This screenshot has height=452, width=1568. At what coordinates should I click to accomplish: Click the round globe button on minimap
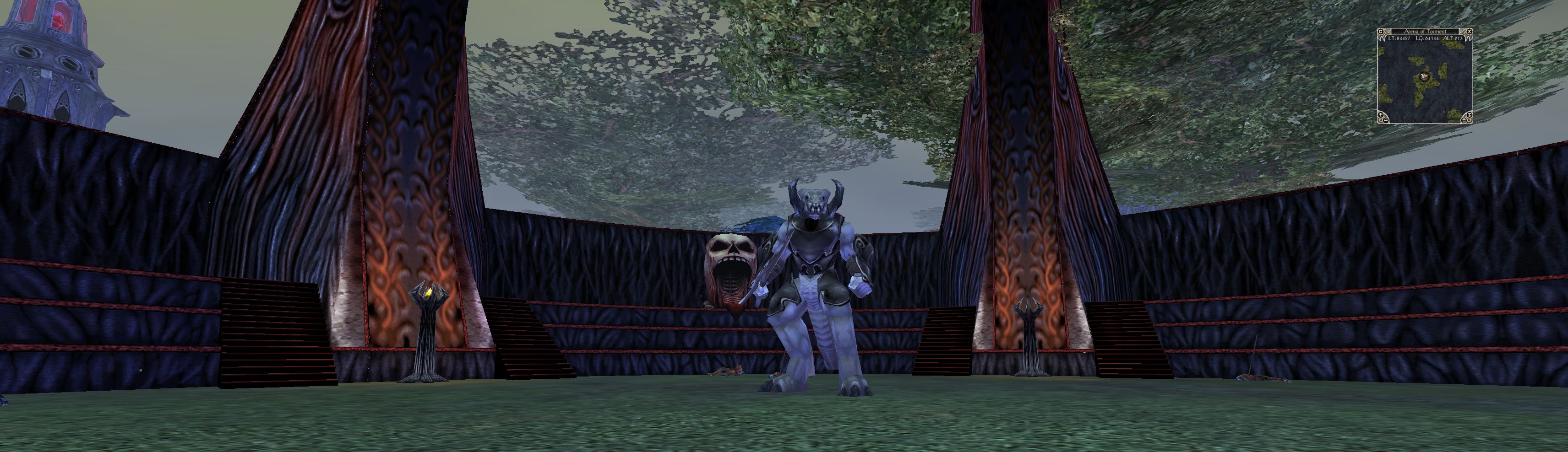point(1470,115)
